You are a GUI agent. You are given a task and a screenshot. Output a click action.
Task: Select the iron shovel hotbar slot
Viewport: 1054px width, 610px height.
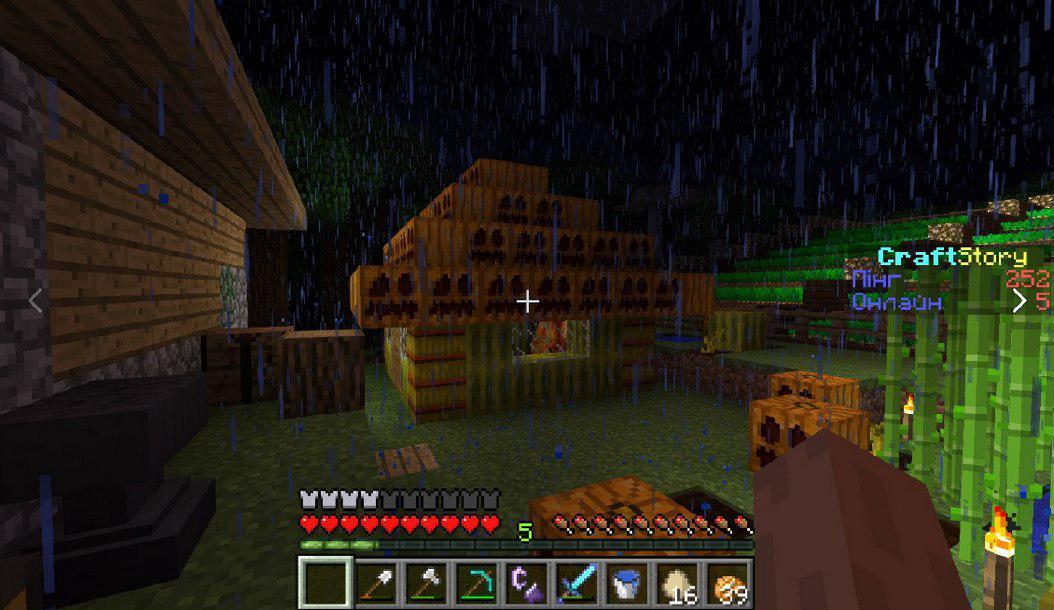click(x=377, y=582)
